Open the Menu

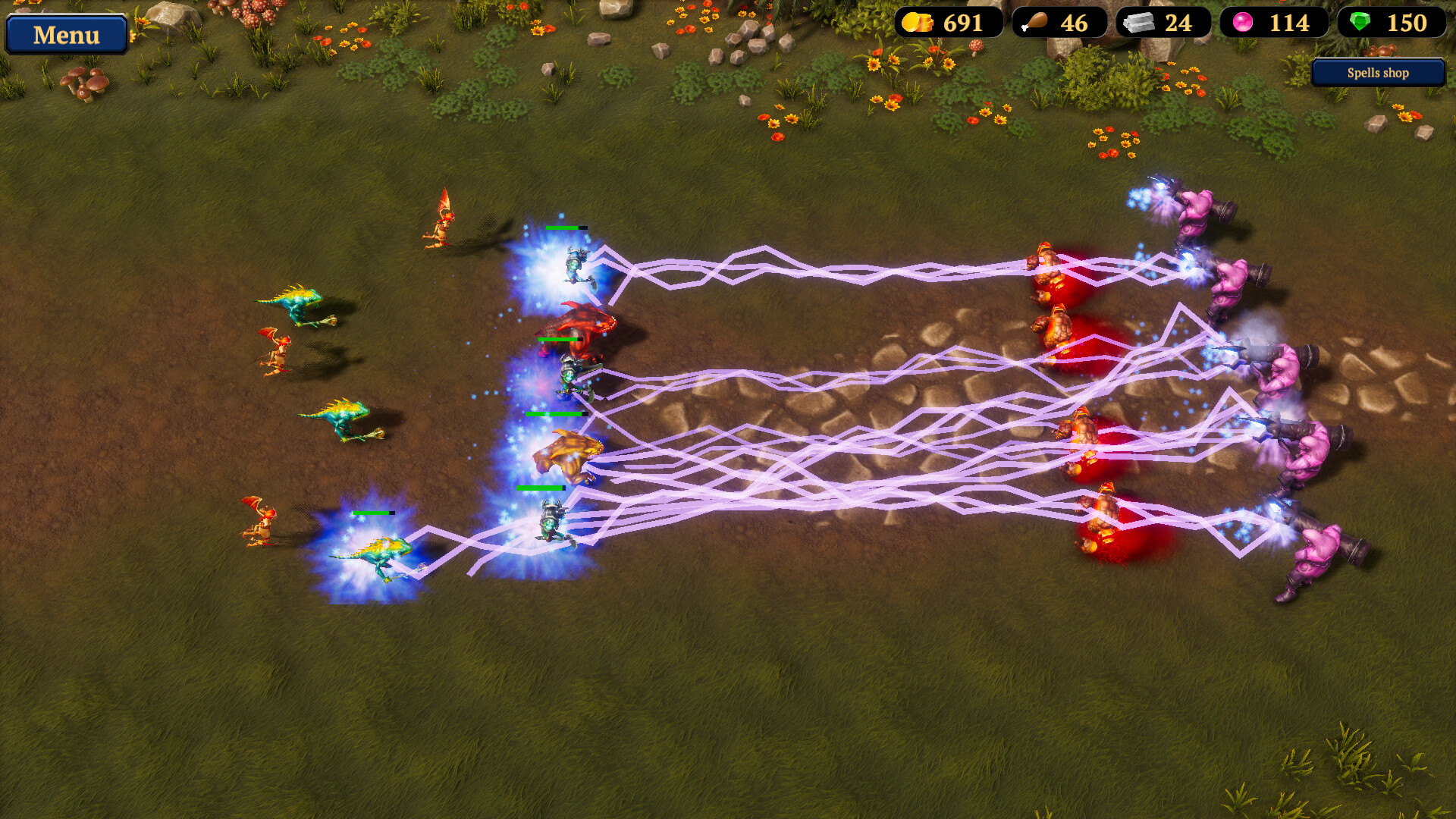[66, 34]
